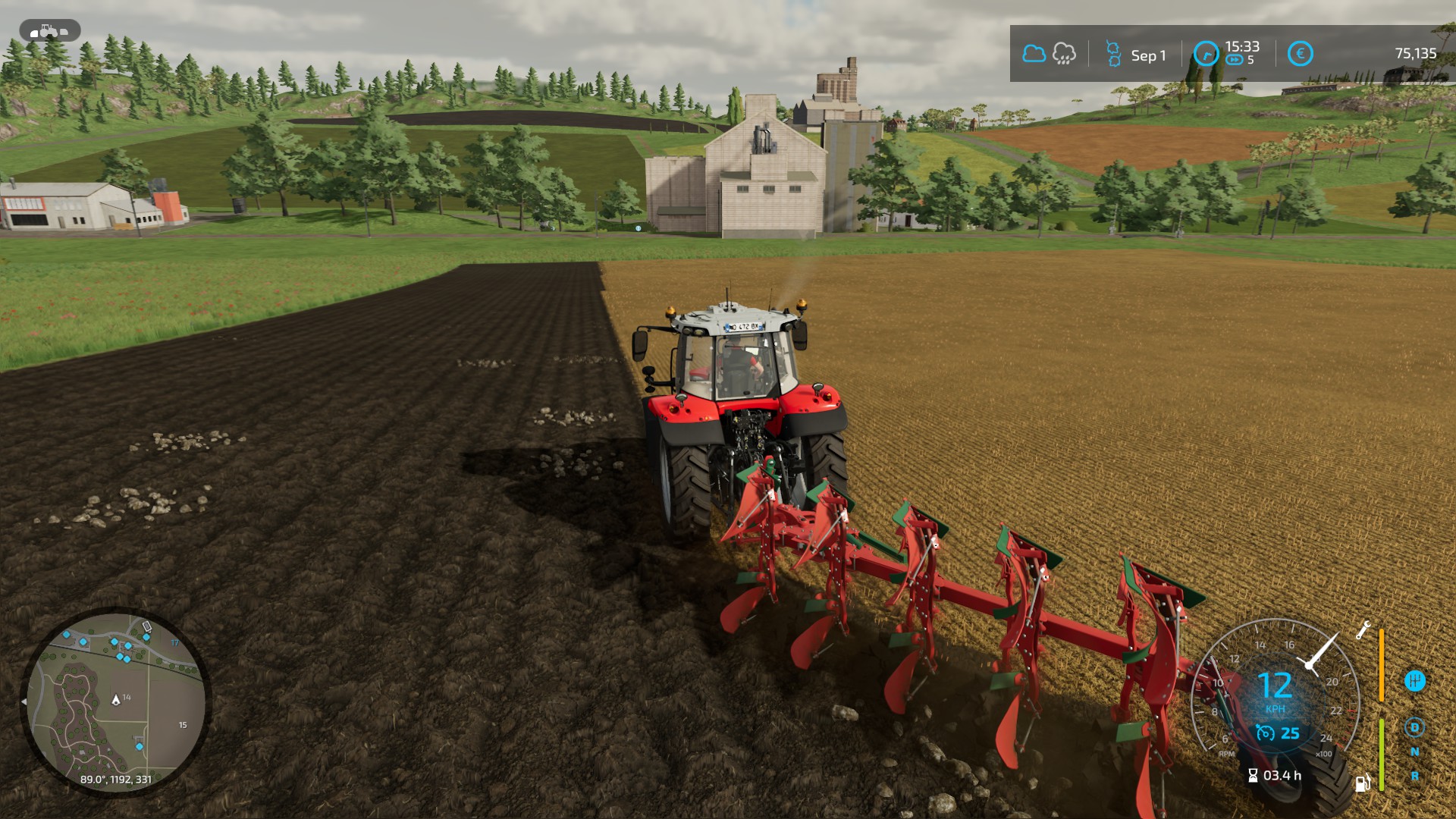Click the cruise control speed icon

tap(1265, 733)
